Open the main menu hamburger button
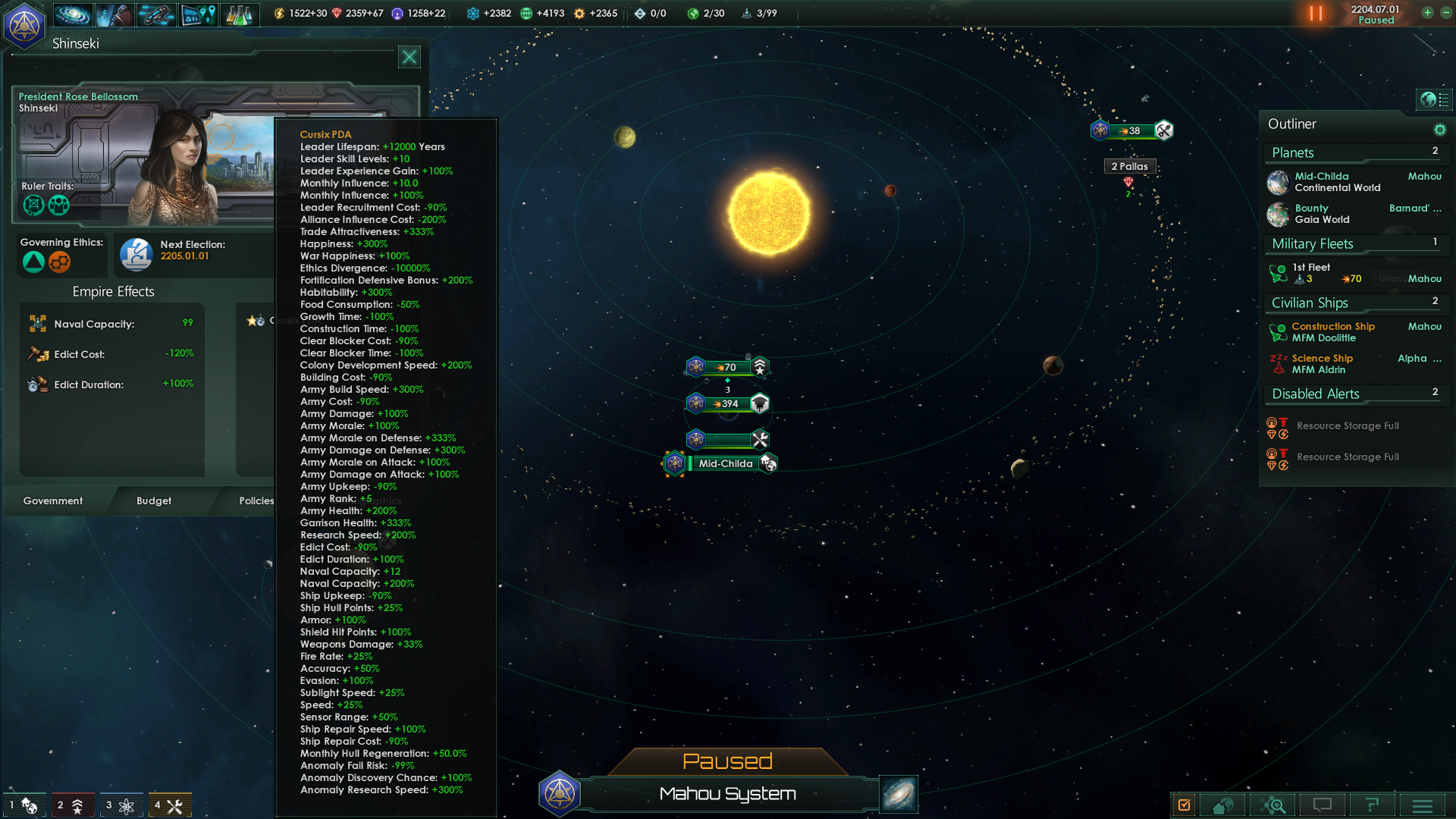The height and width of the screenshot is (819, 1456). click(x=1423, y=805)
